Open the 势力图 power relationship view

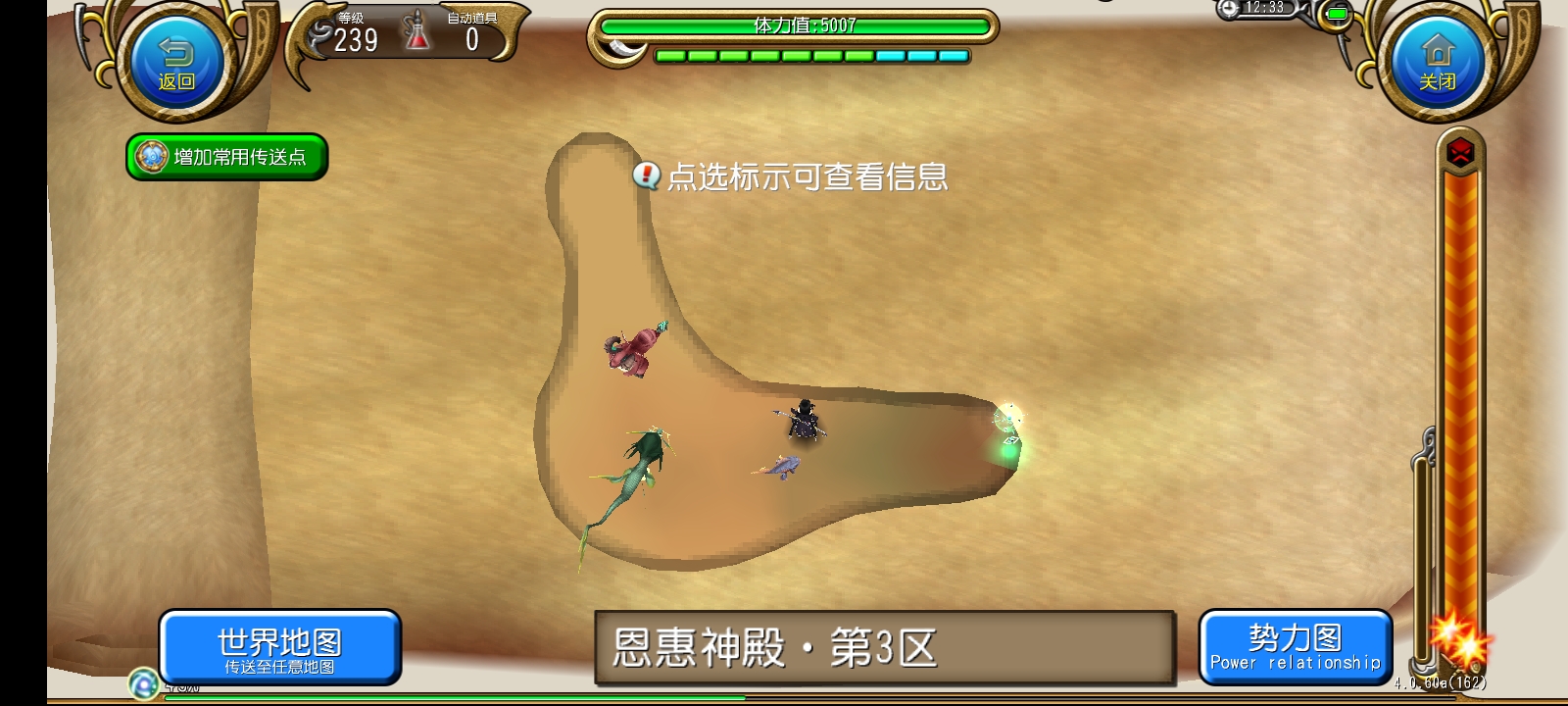click(x=1296, y=647)
